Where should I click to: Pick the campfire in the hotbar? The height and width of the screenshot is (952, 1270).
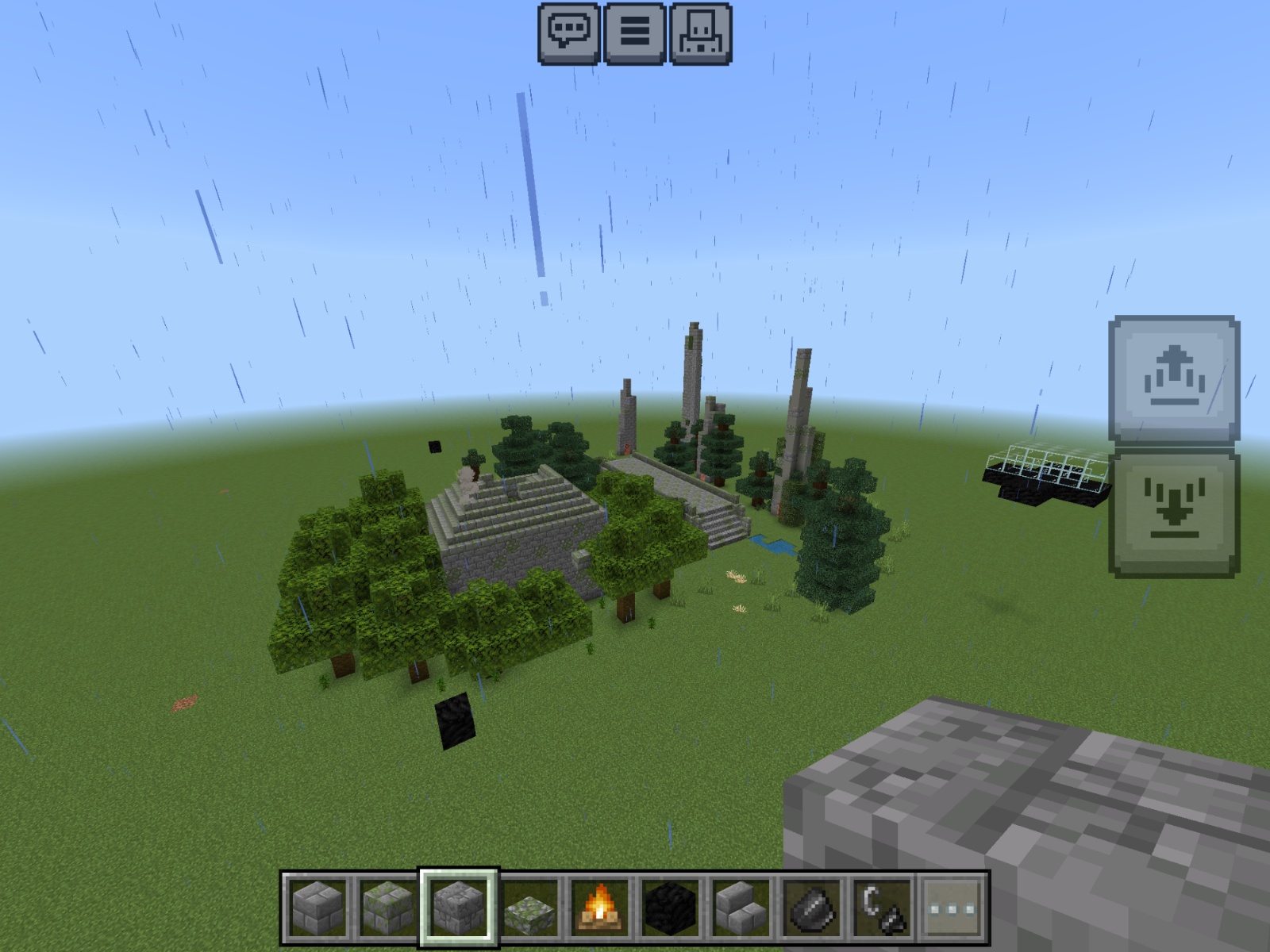pos(600,908)
